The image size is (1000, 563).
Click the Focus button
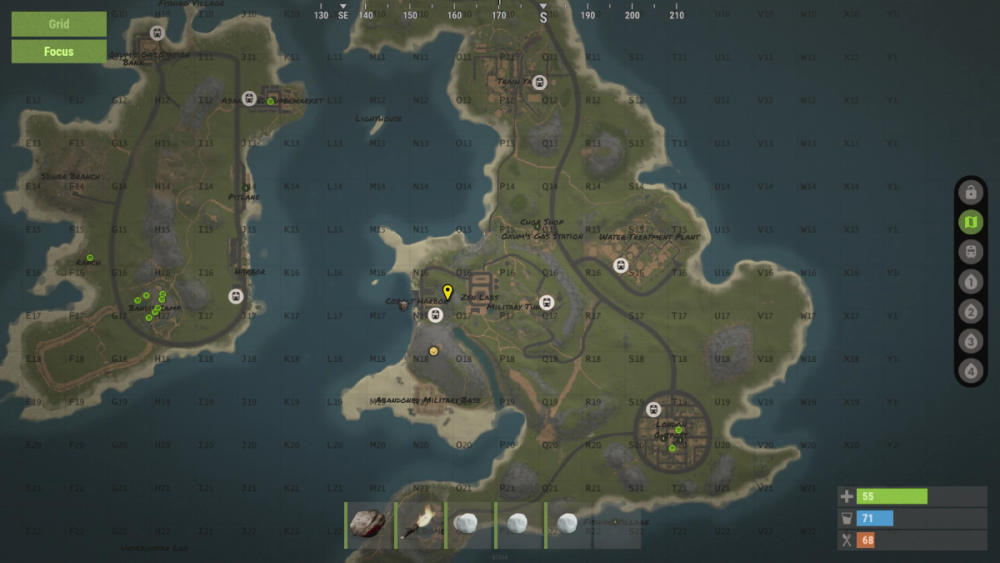(59, 51)
